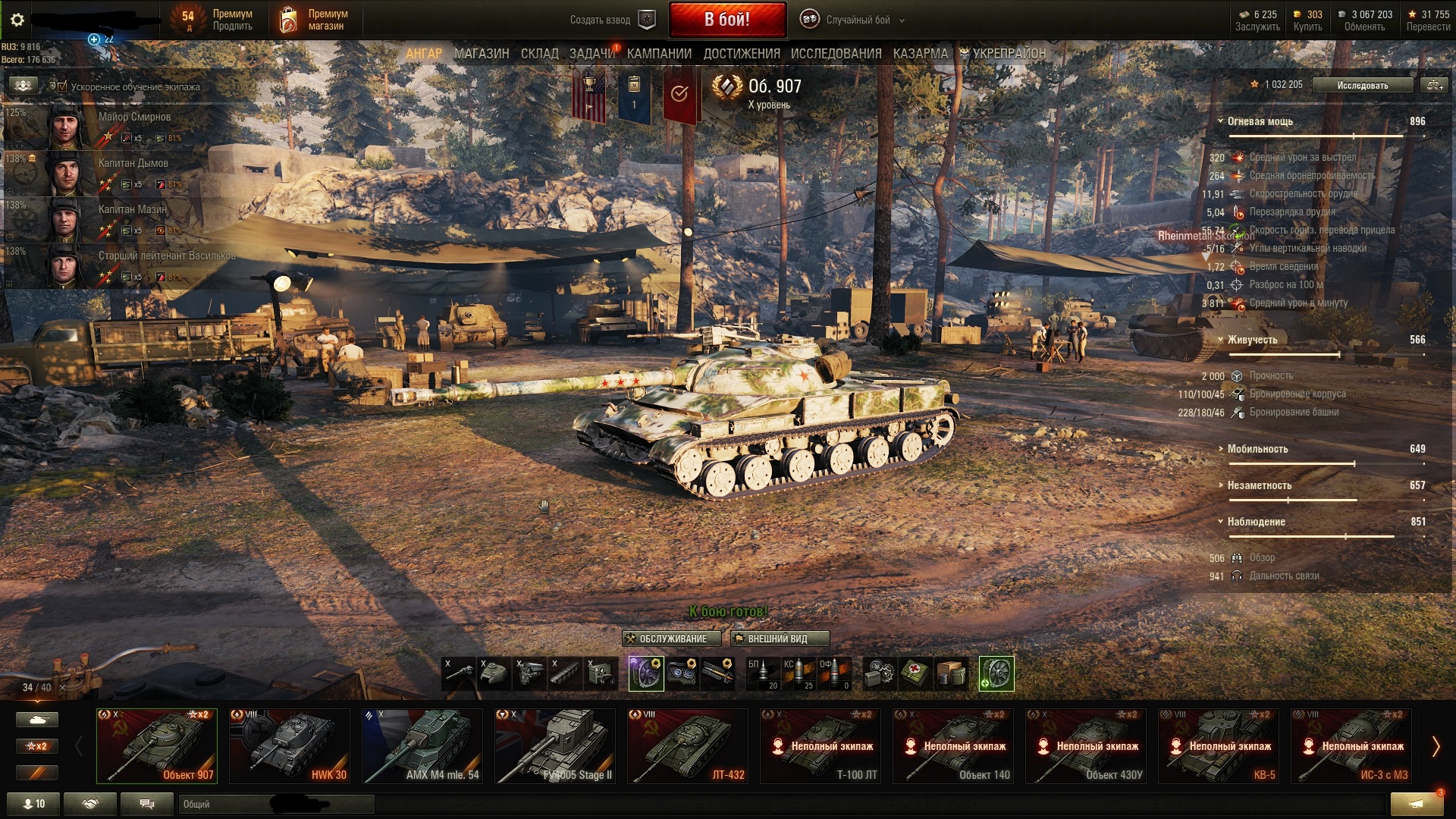Screen dimensions: 1456x819
Task: Create a platoon via Создать взвод
Action: point(611,20)
